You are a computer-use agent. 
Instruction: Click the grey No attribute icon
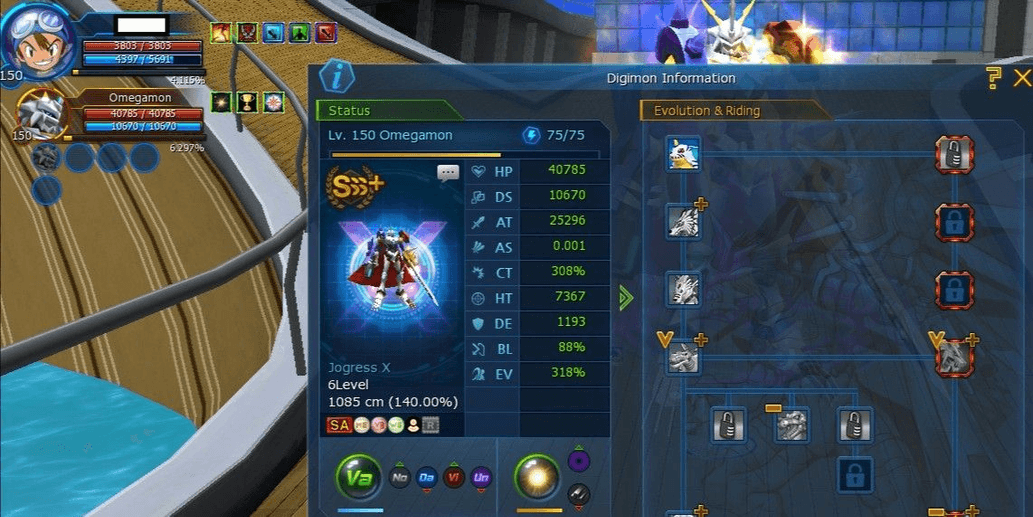tap(398, 478)
